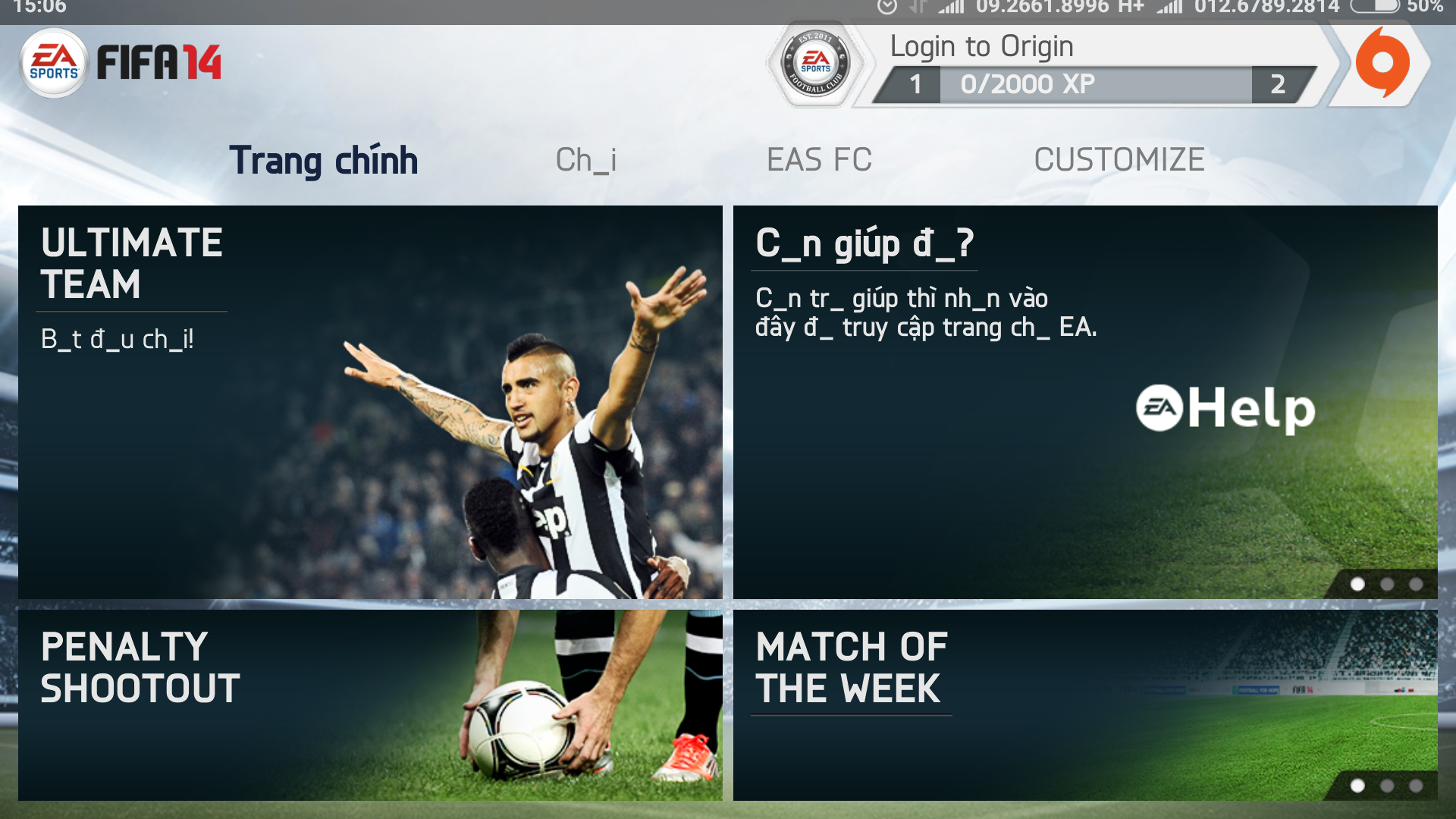Open the EA Sports Football Club badge
Image resolution: width=1456 pixels, height=819 pixels.
[816, 64]
